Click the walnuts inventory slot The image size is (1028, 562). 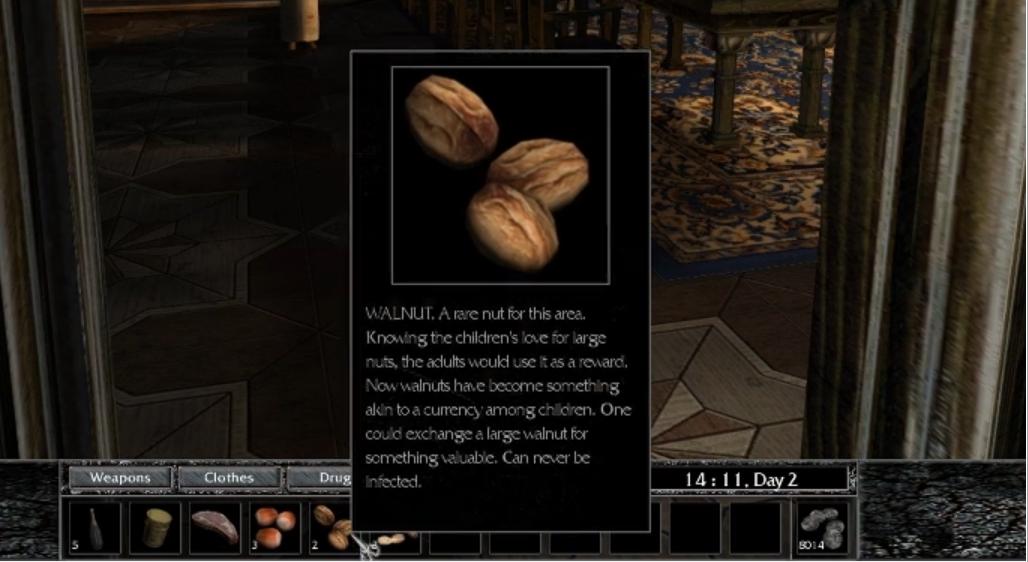[x=329, y=527]
